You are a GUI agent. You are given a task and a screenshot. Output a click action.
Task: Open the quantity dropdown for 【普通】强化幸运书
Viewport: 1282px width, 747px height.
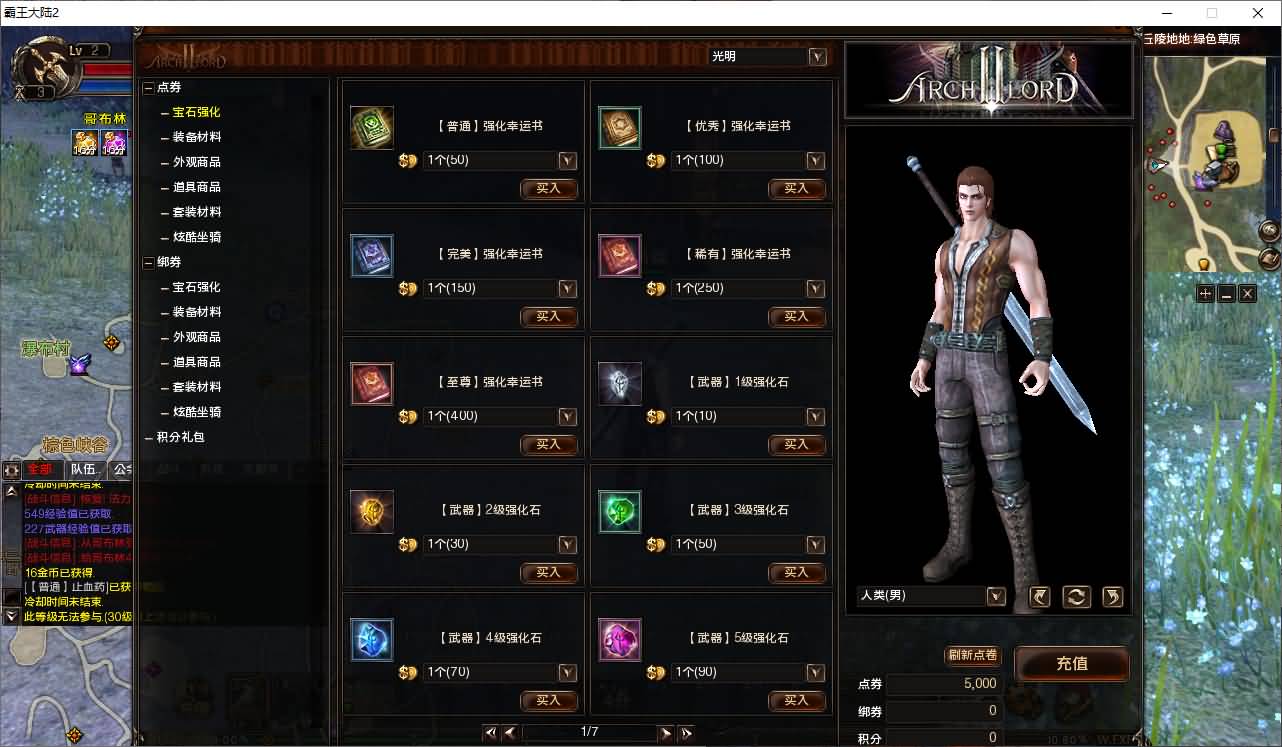click(x=567, y=160)
